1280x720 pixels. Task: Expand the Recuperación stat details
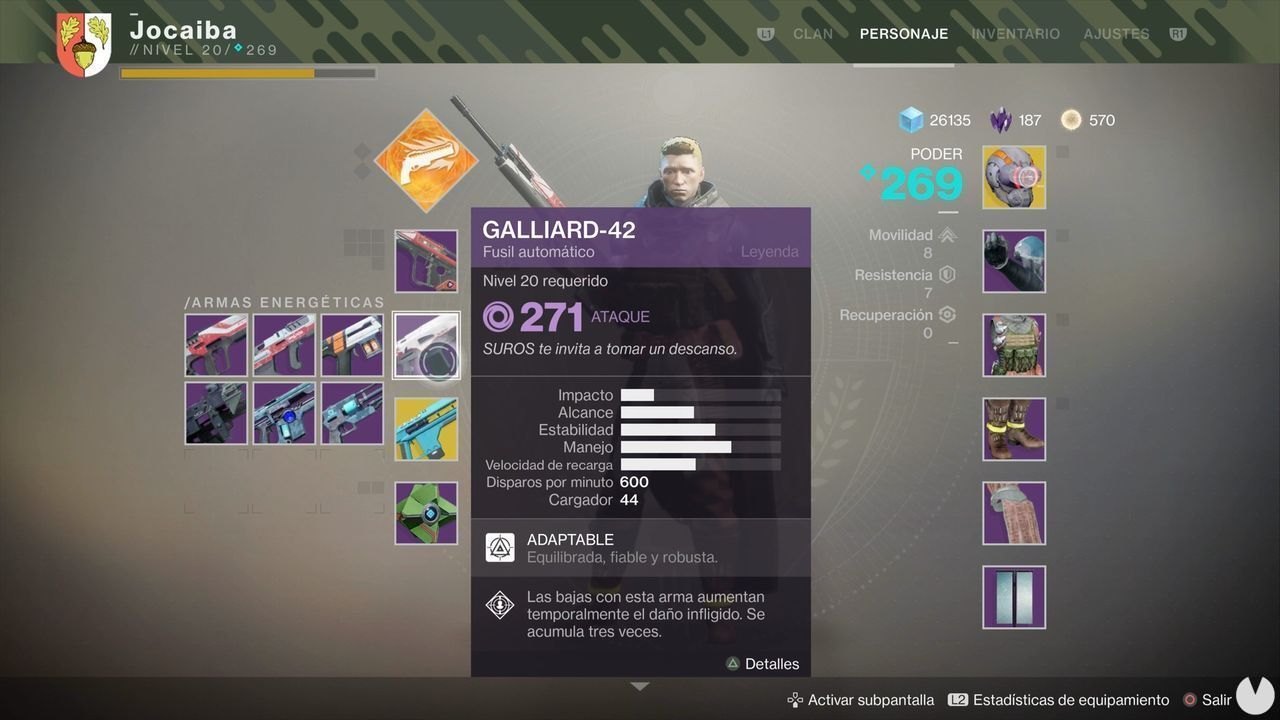pyautogui.click(x=946, y=314)
